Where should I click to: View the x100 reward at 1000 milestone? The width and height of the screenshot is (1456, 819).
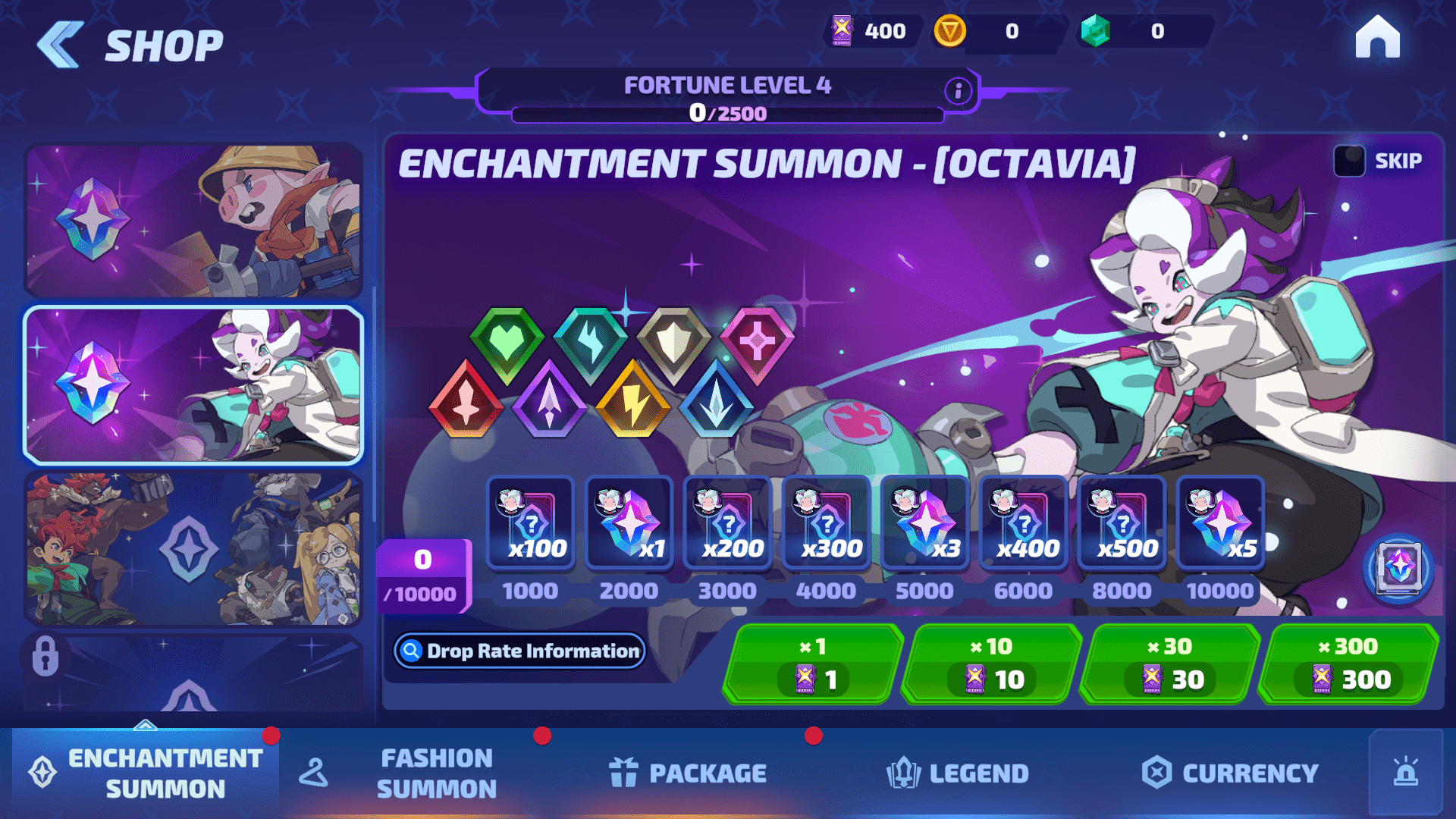coord(531,523)
